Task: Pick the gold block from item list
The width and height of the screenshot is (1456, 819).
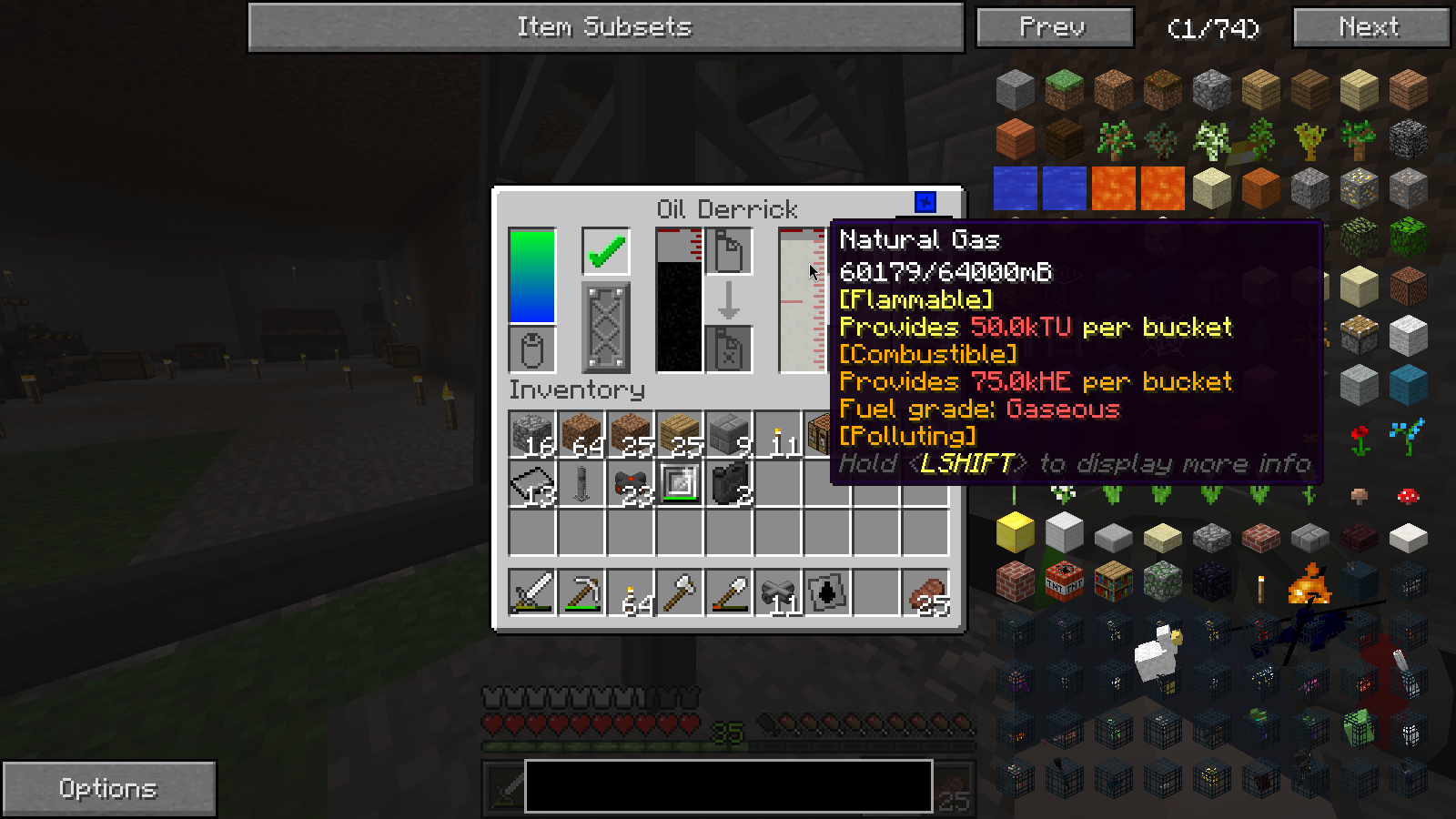Action: 1015,531
